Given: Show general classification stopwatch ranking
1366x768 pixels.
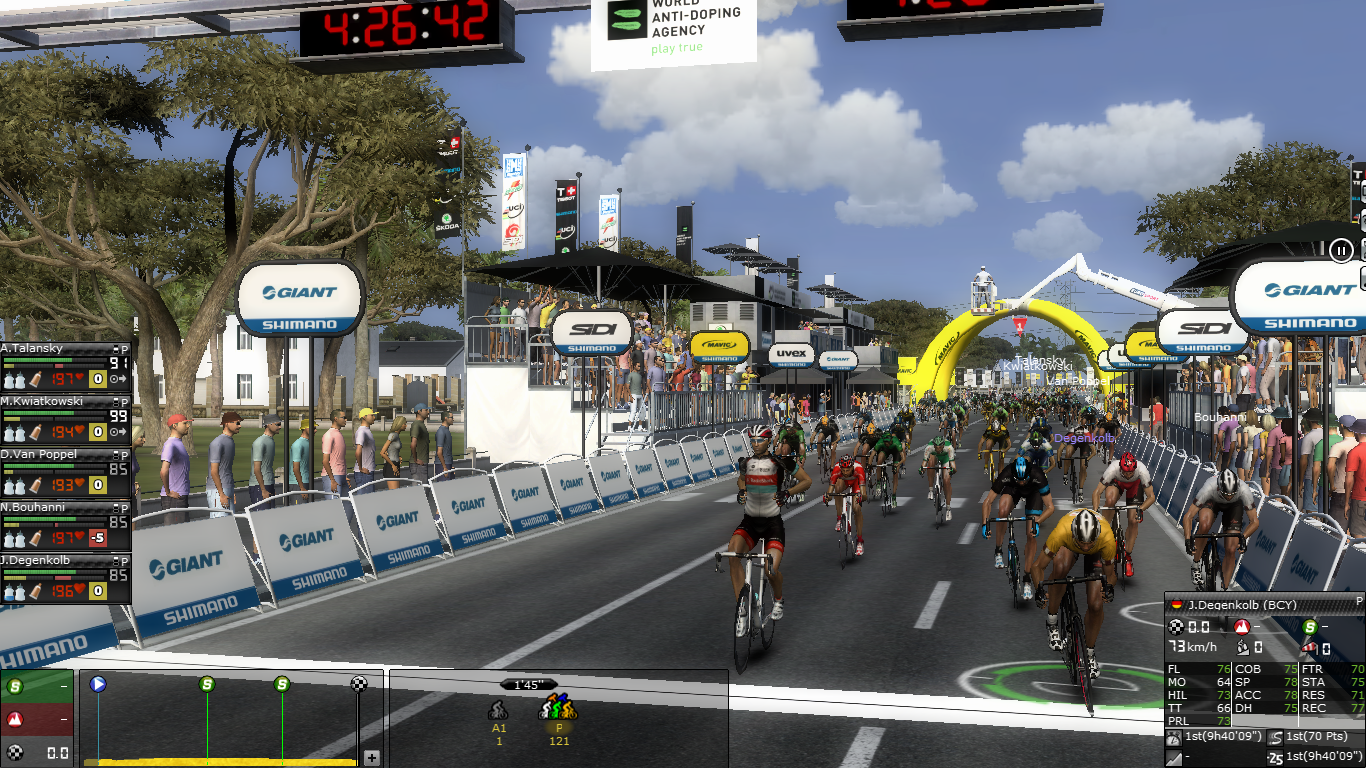Looking at the screenshot, I should tap(1174, 738).
